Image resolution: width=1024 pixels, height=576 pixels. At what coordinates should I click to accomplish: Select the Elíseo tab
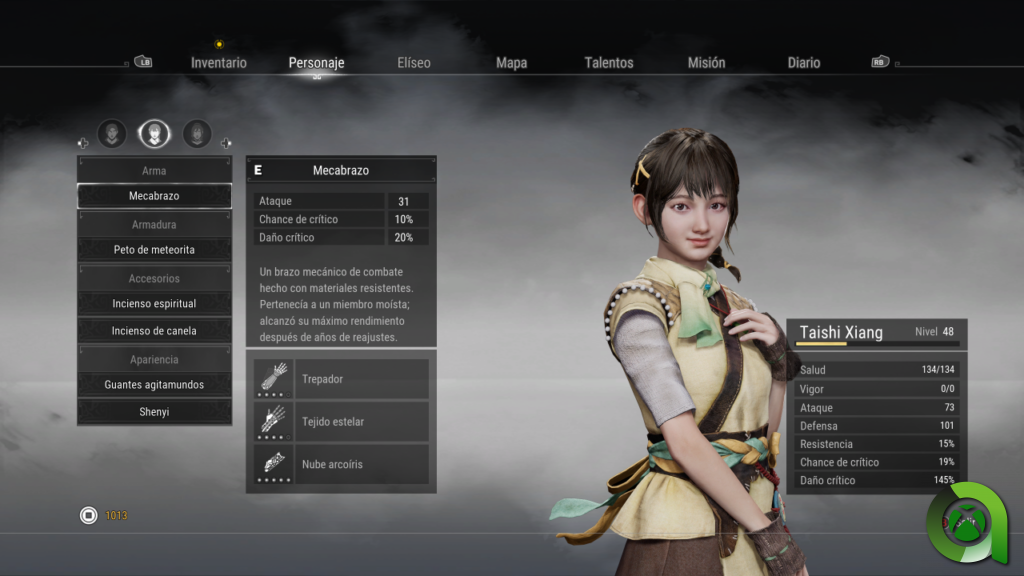(413, 63)
